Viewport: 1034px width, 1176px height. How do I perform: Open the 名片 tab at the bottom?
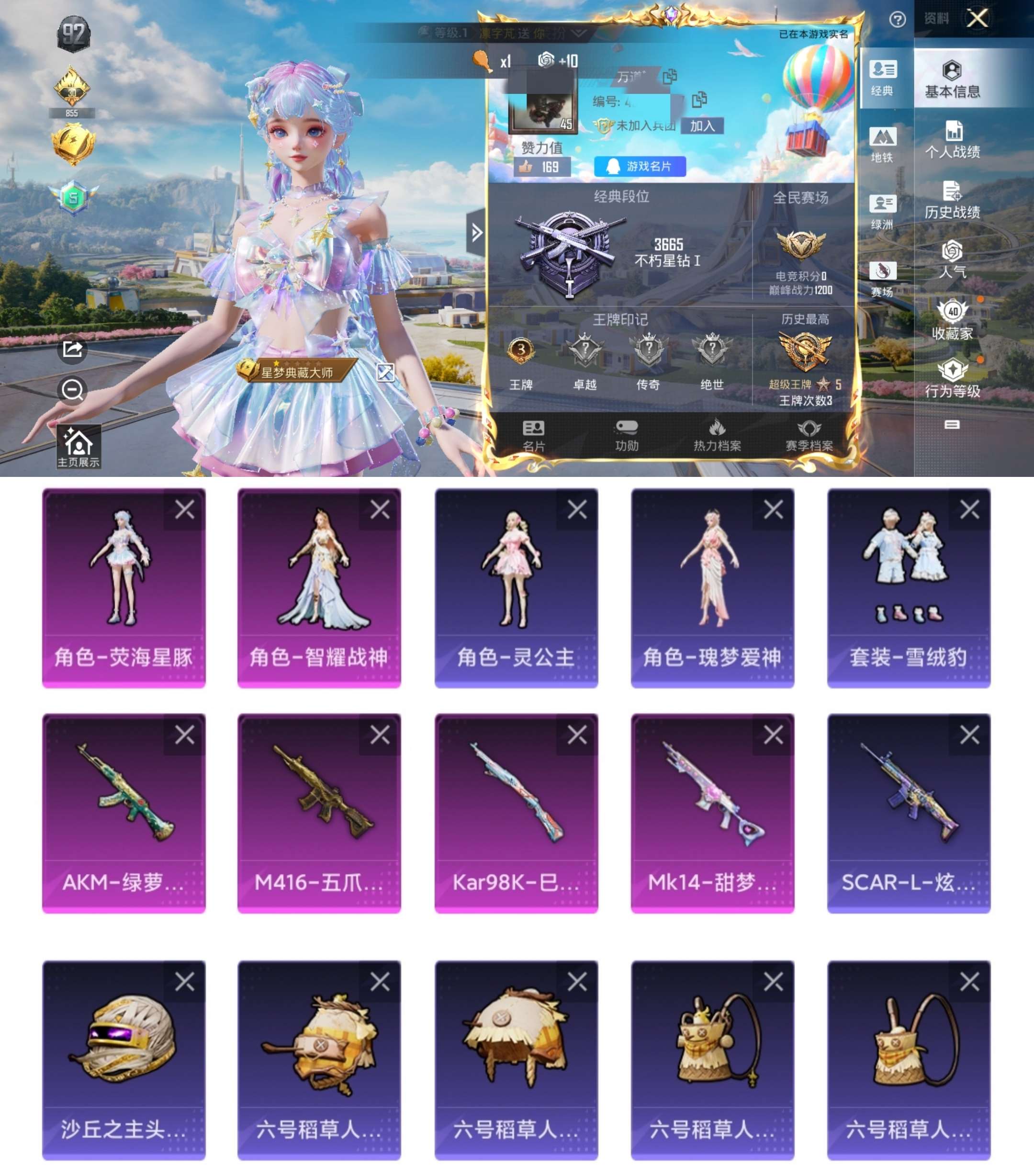(534, 436)
